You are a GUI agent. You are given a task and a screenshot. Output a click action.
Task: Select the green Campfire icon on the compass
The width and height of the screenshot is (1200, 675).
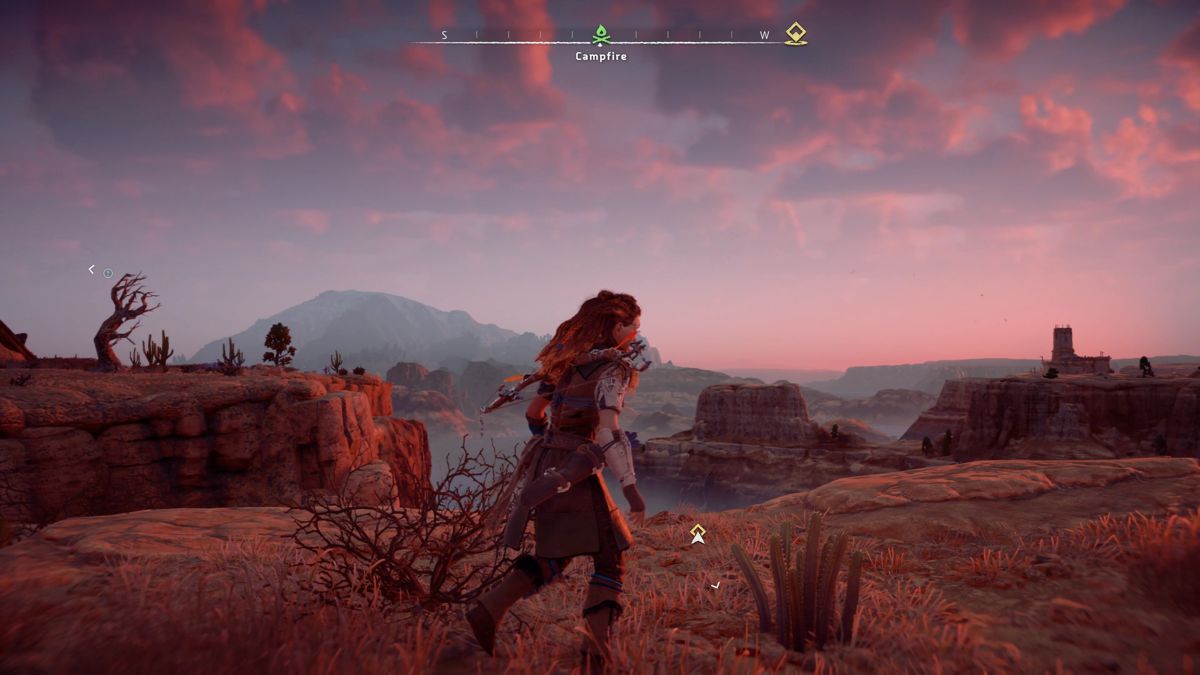(x=600, y=35)
